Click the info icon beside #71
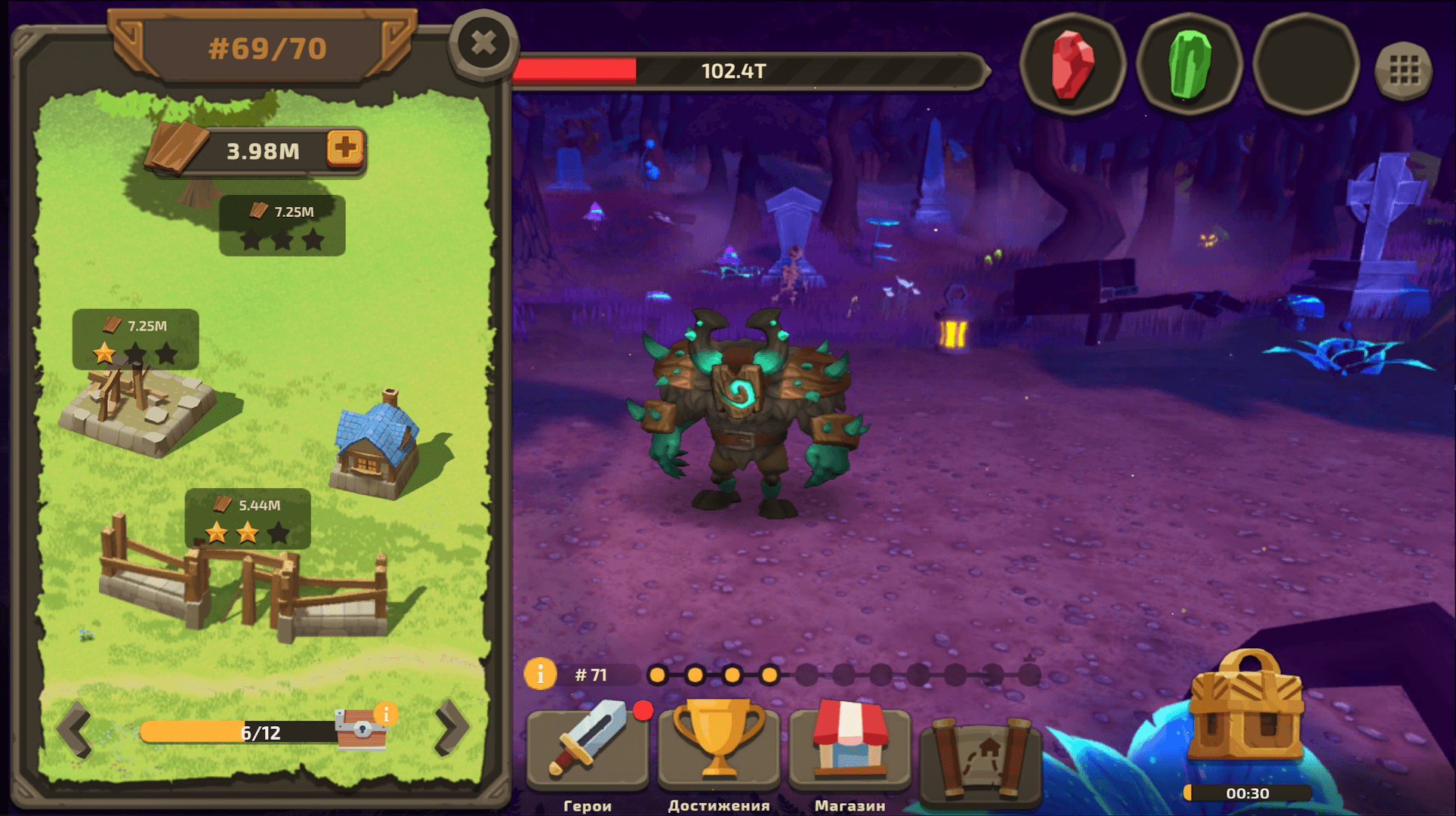This screenshot has width=1456, height=816. (x=541, y=675)
